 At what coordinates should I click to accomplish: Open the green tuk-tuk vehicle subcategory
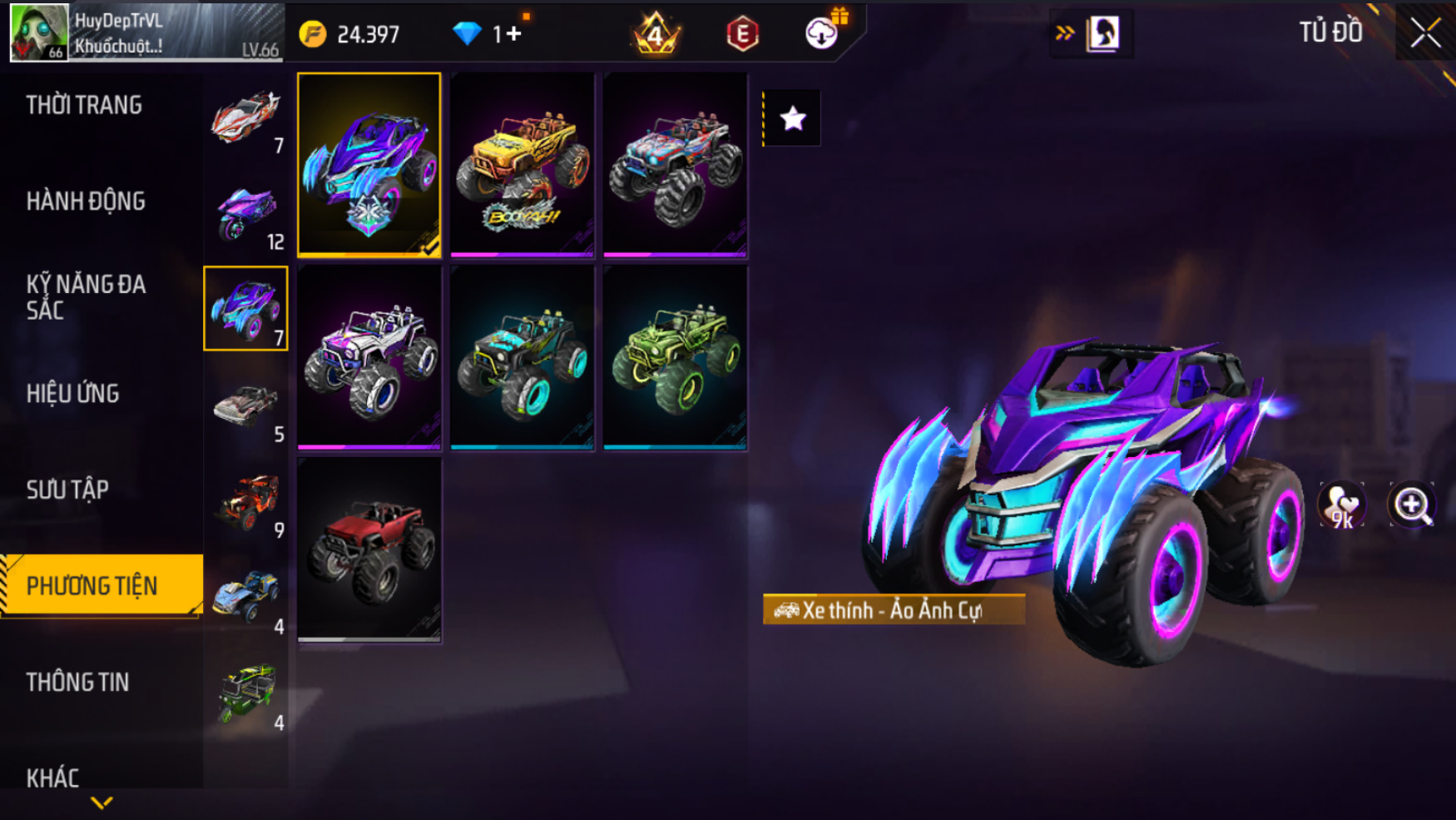point(245,694)
